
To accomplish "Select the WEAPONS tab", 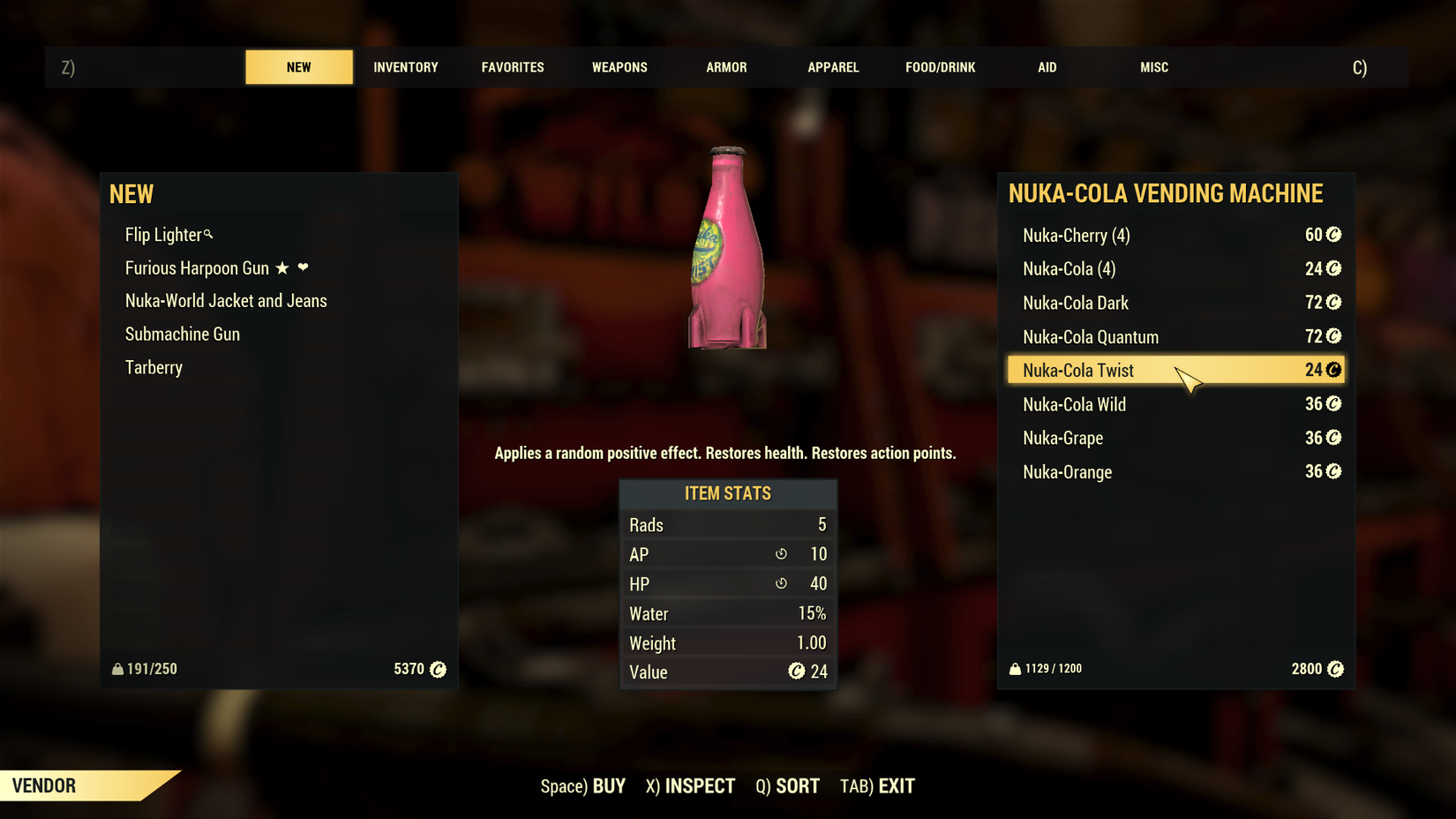I will 619,66.
